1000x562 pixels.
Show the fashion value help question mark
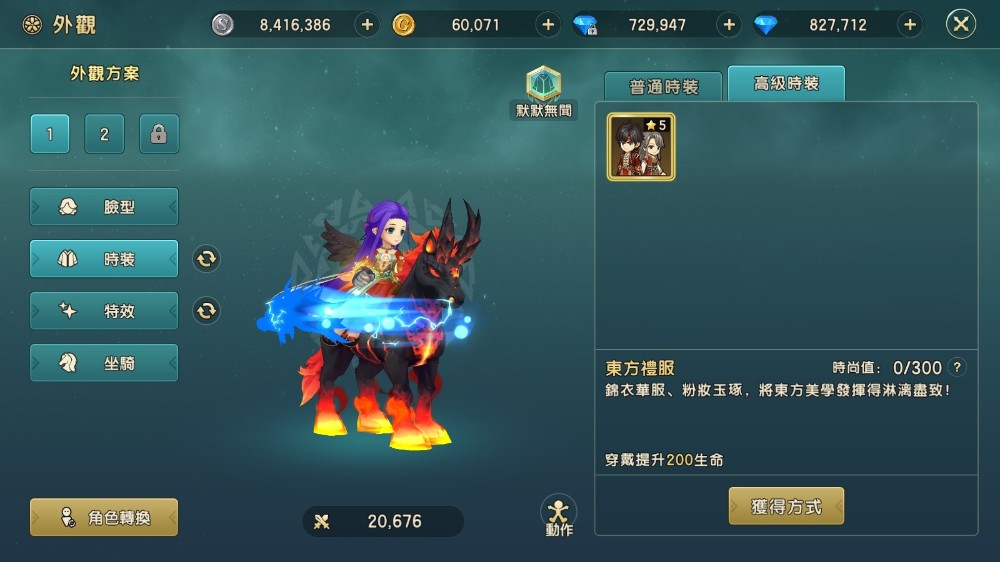pos(958,367)
